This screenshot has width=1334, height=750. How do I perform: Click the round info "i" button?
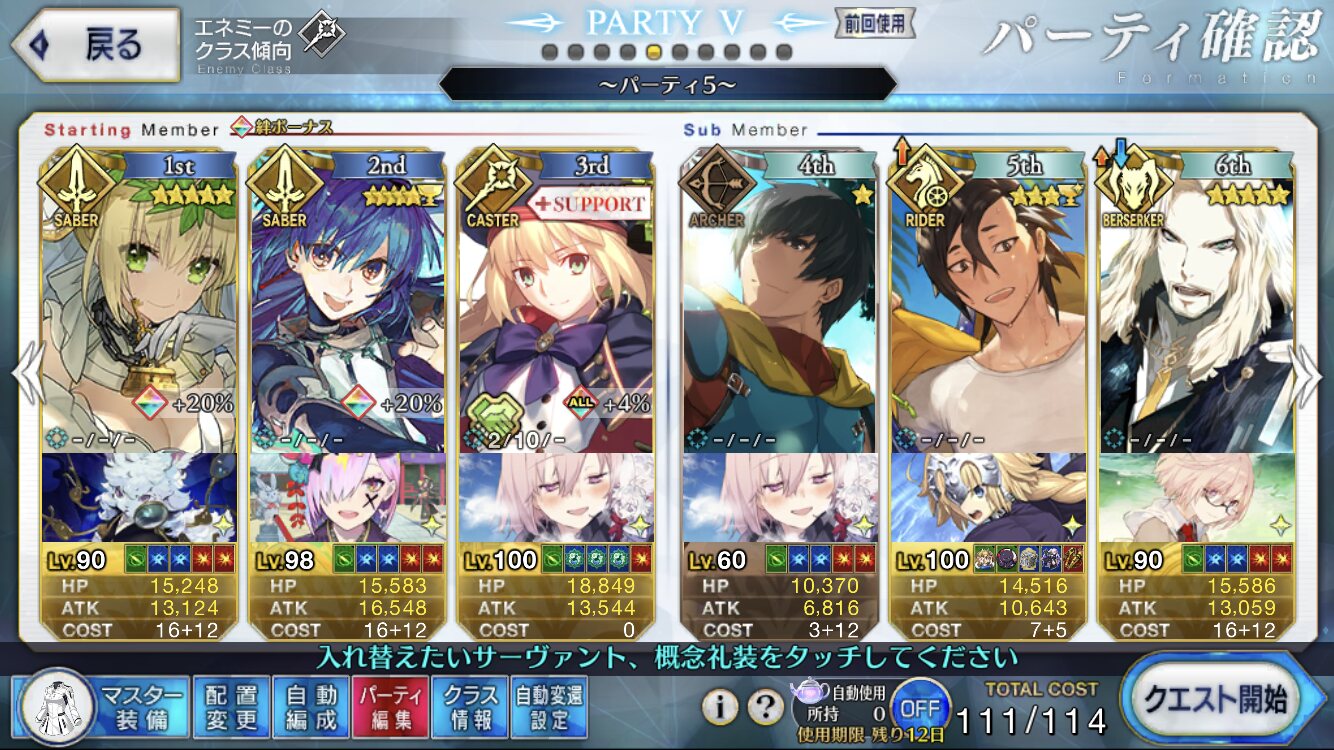[x=720, y=707]
